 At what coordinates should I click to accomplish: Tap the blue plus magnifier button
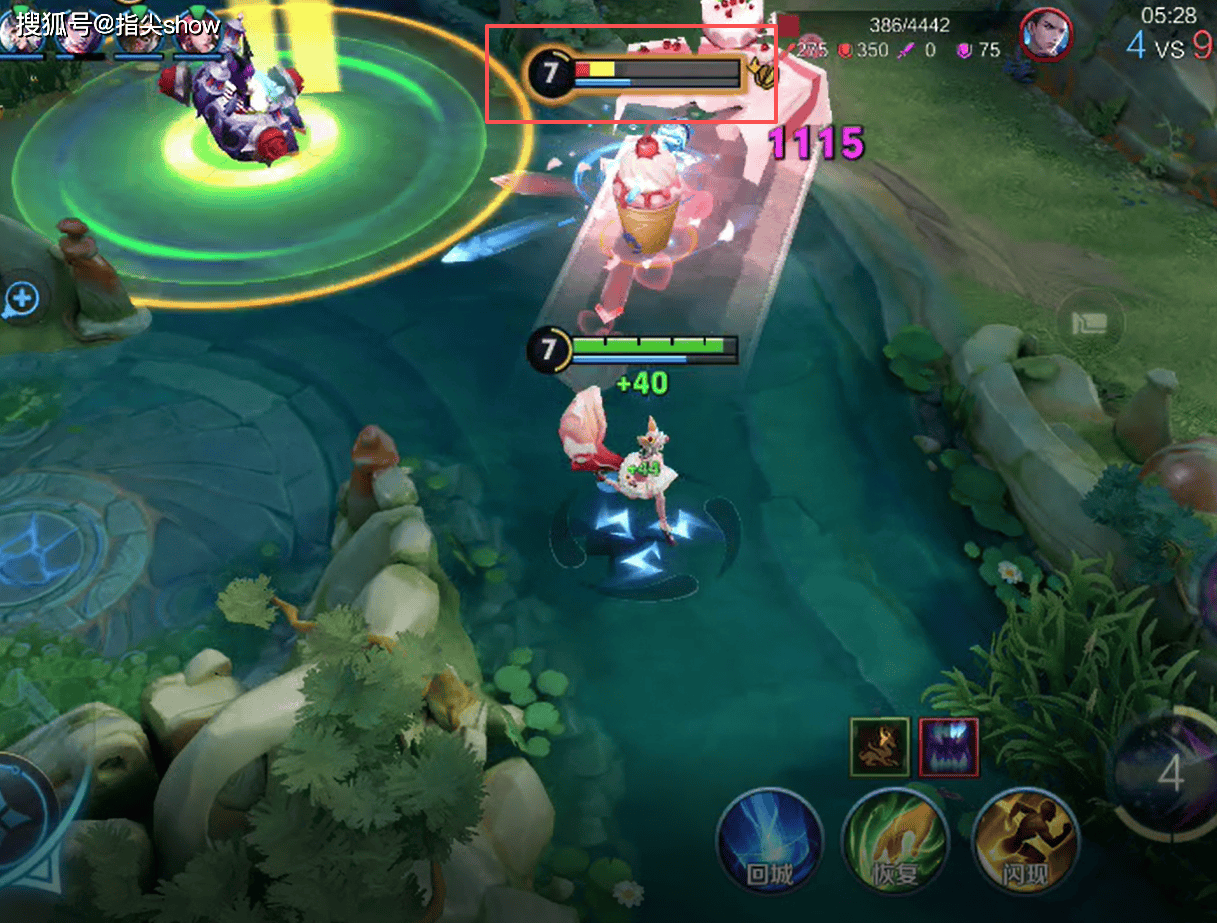(22, 298)
